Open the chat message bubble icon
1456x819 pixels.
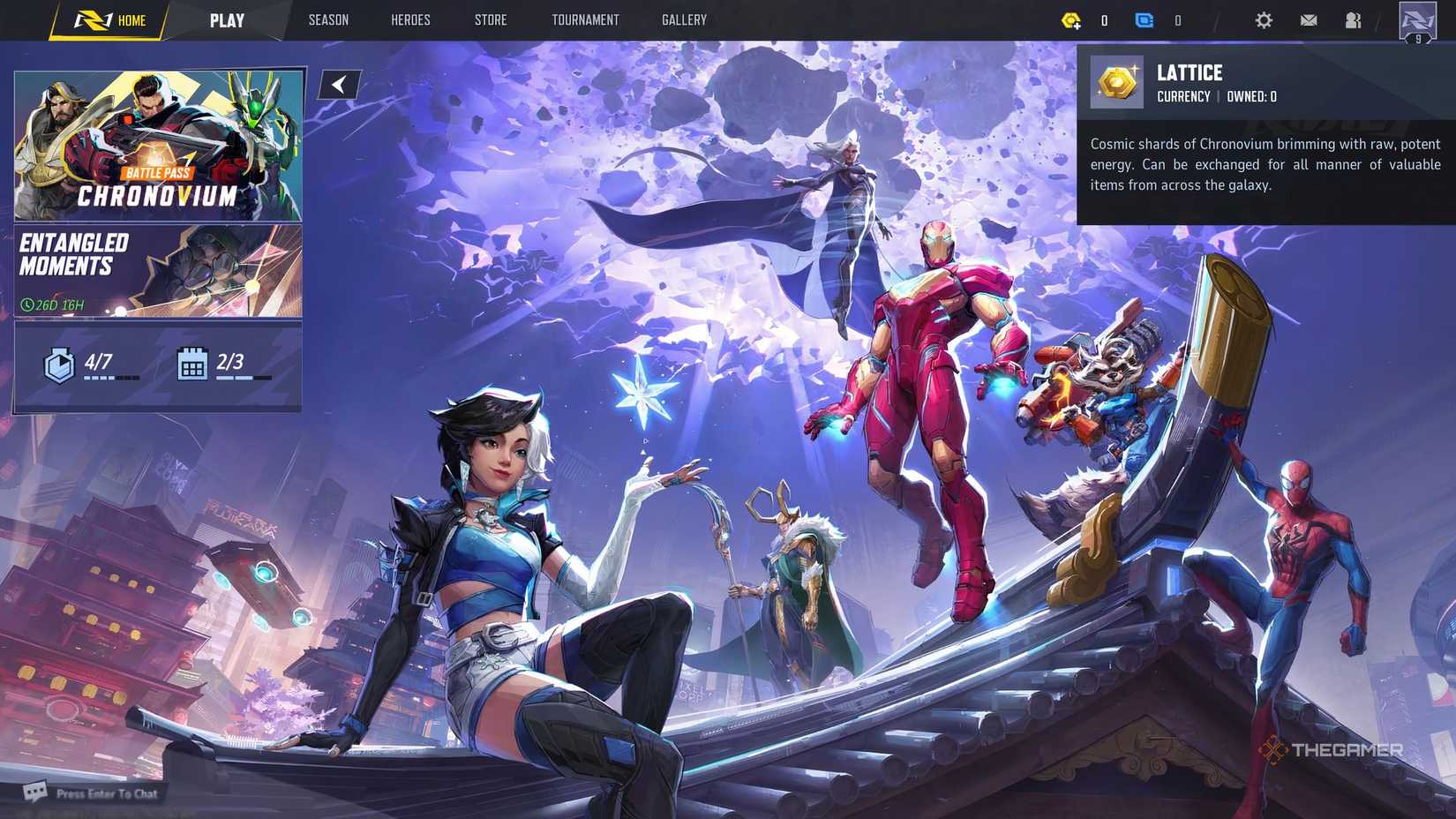point(35,793)
